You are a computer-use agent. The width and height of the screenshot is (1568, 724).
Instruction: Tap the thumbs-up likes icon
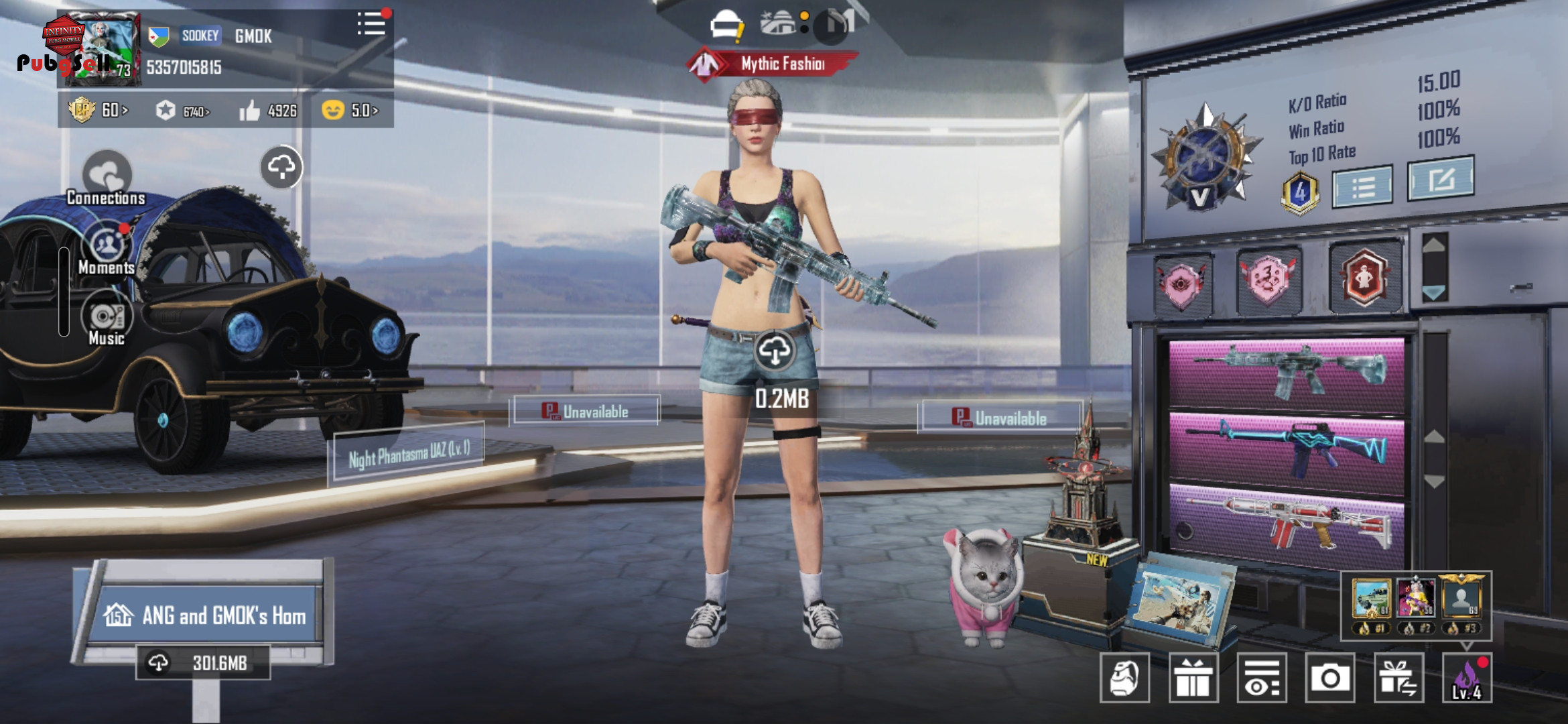click(249, 111)
